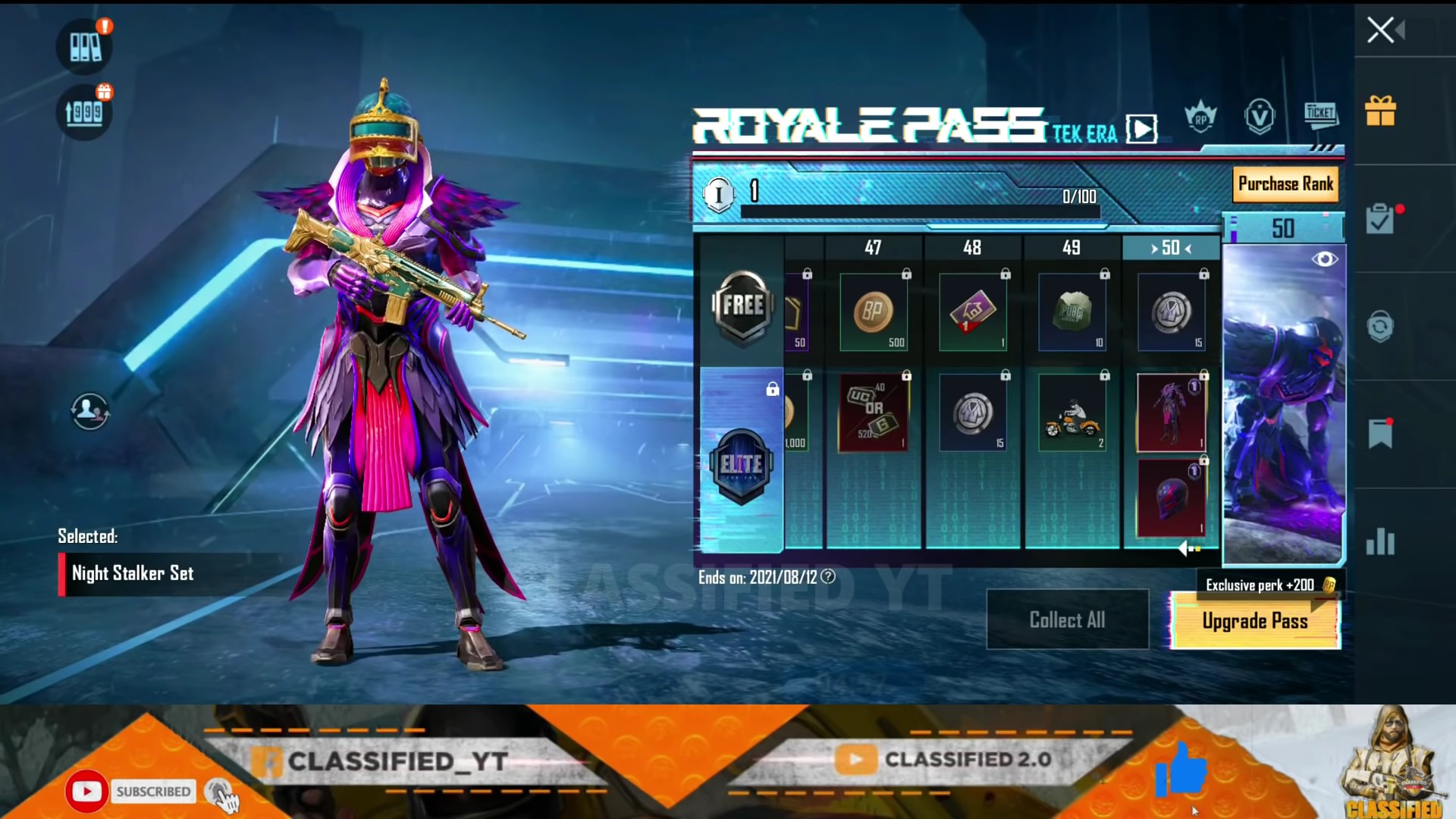The width and height of the screenshot is (1456, 819).
Task: Collect All rewards
Action: [1067, 620]
